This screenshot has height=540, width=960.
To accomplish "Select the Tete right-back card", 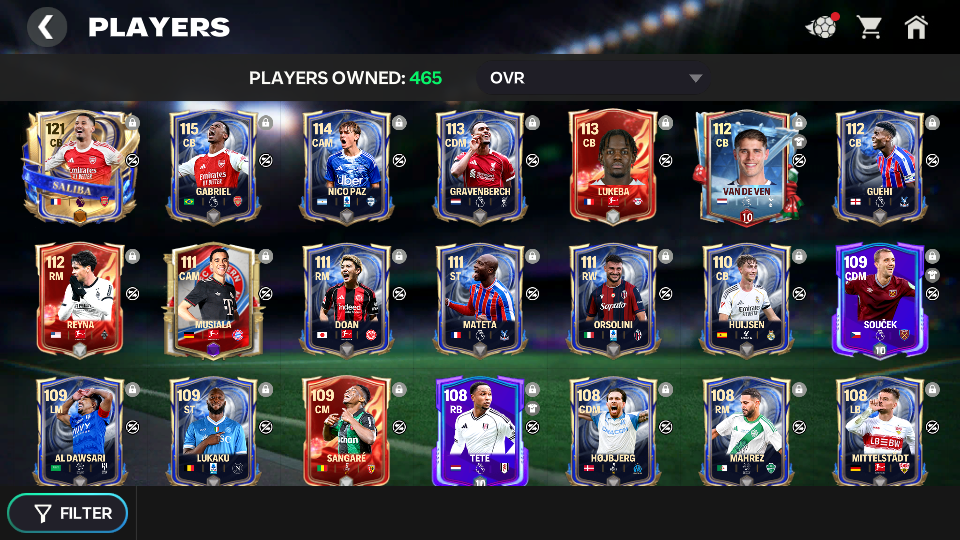I will pos(480,432).
